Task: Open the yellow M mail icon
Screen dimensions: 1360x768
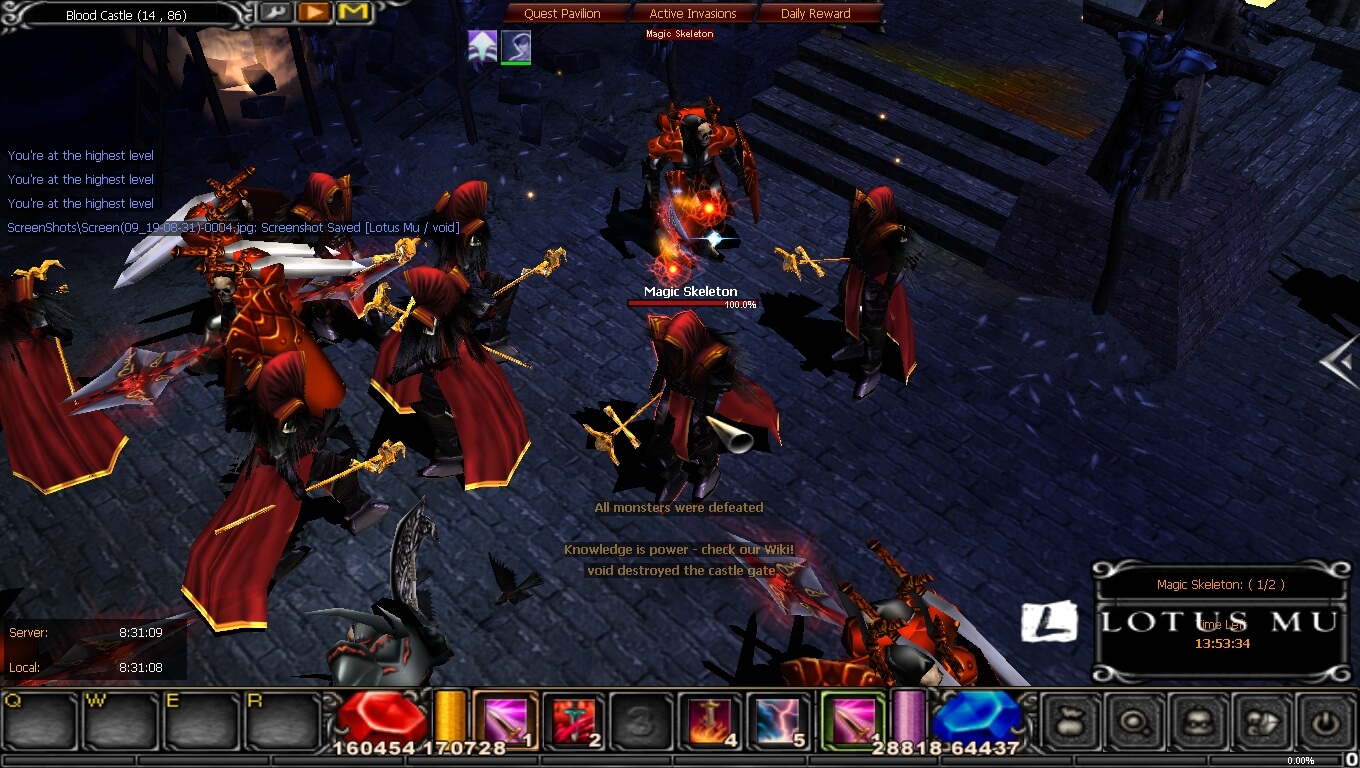Action: [351, 12]
